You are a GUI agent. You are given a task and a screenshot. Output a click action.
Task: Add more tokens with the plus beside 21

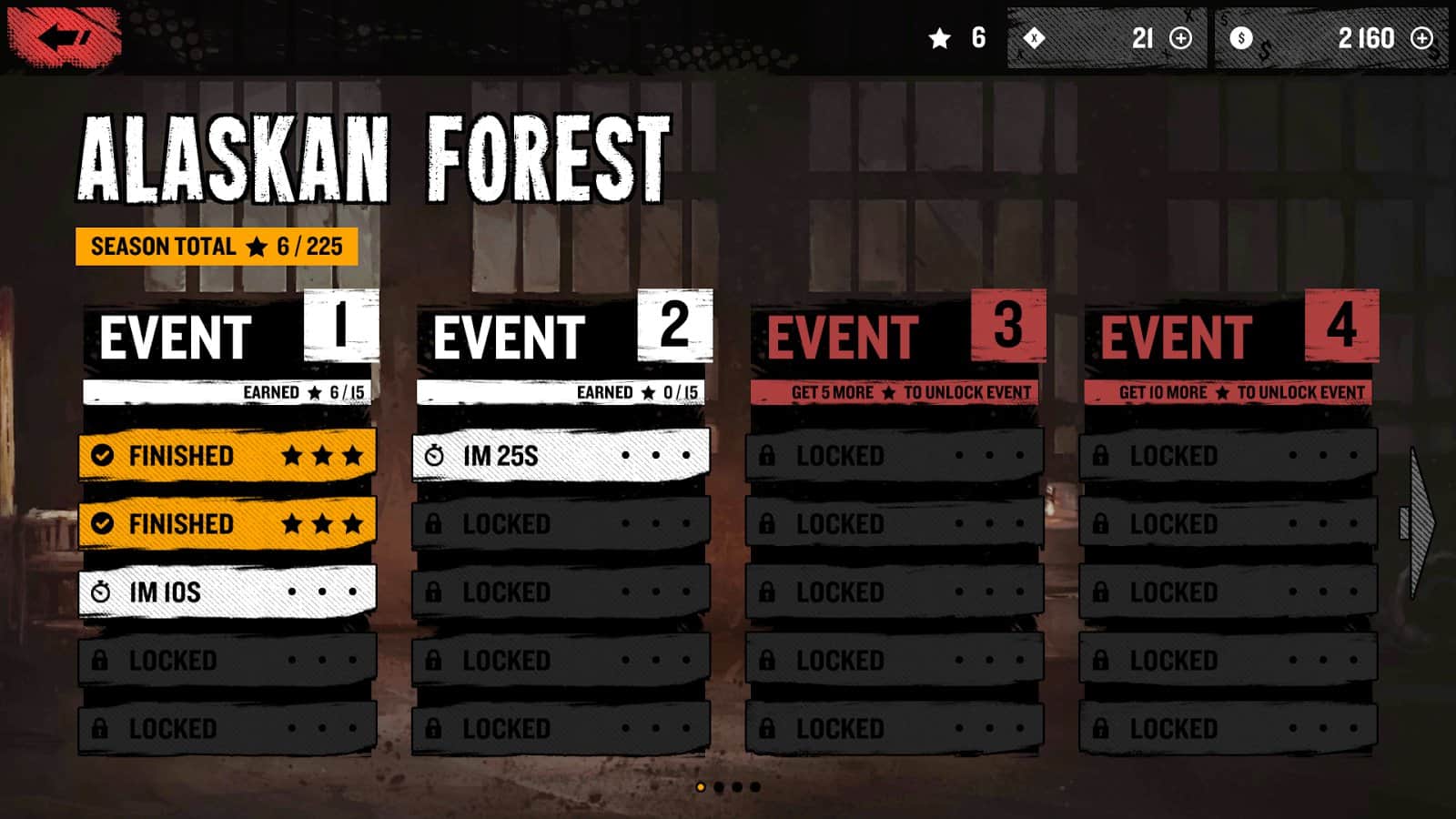(1180, 38)
